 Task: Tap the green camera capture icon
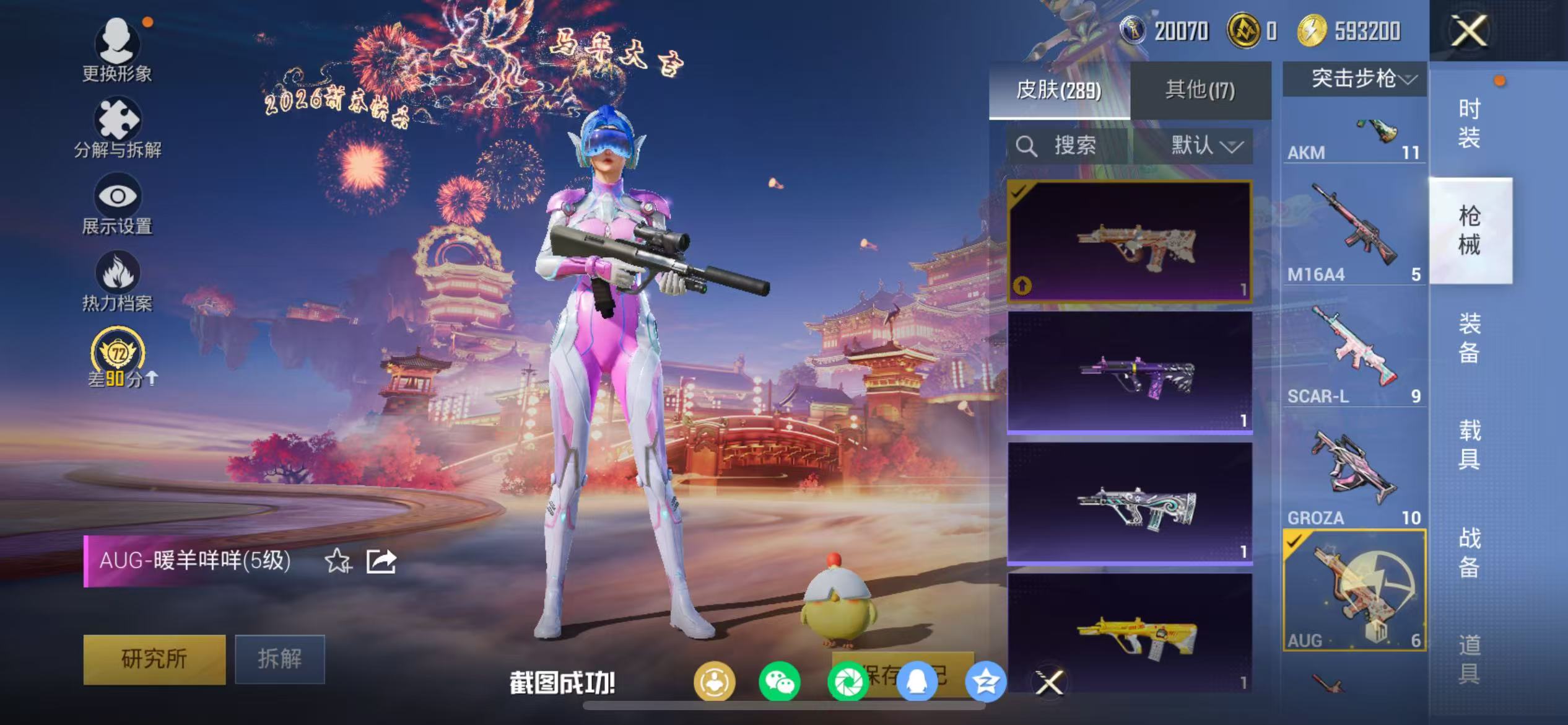848,682
